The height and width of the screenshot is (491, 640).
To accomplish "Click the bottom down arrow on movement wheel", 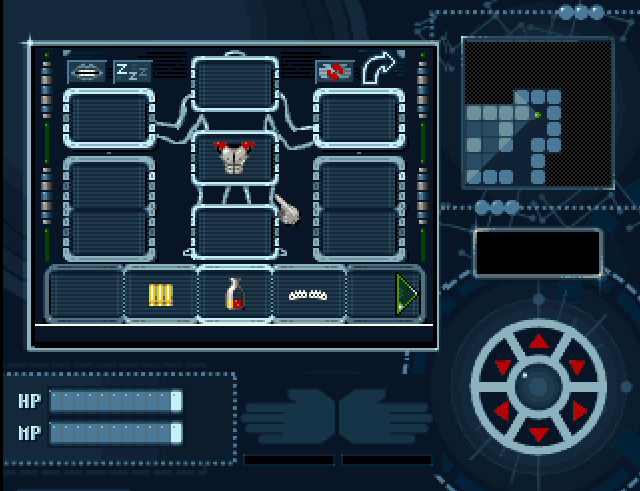I will [x=539, y=433].
